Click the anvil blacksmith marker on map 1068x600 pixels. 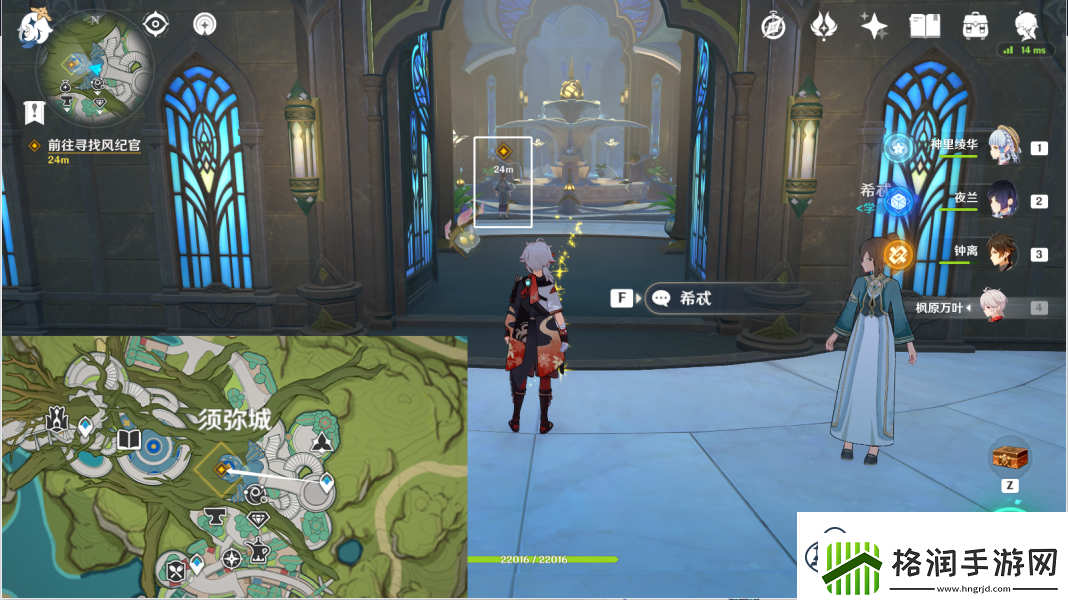[213, 516]
